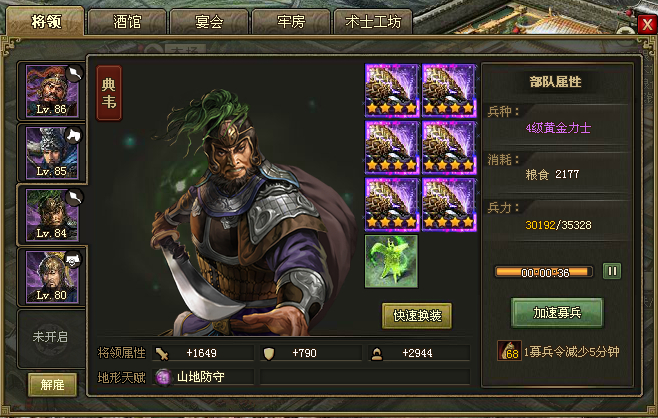658x418 pixels.
Task: Select the green glowing figure equipment slot
Action: tap(391, 262)
